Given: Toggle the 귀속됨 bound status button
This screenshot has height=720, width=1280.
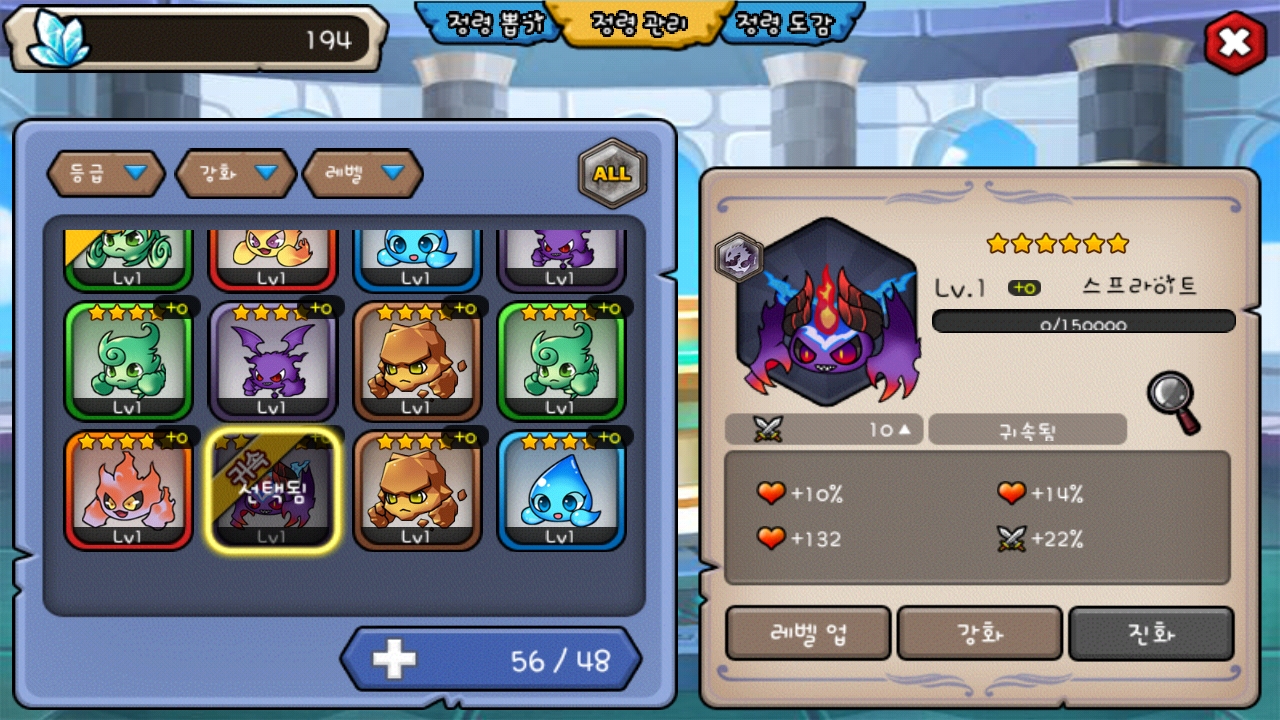Looking at the screenshot, I should [x=1027, y=430].
